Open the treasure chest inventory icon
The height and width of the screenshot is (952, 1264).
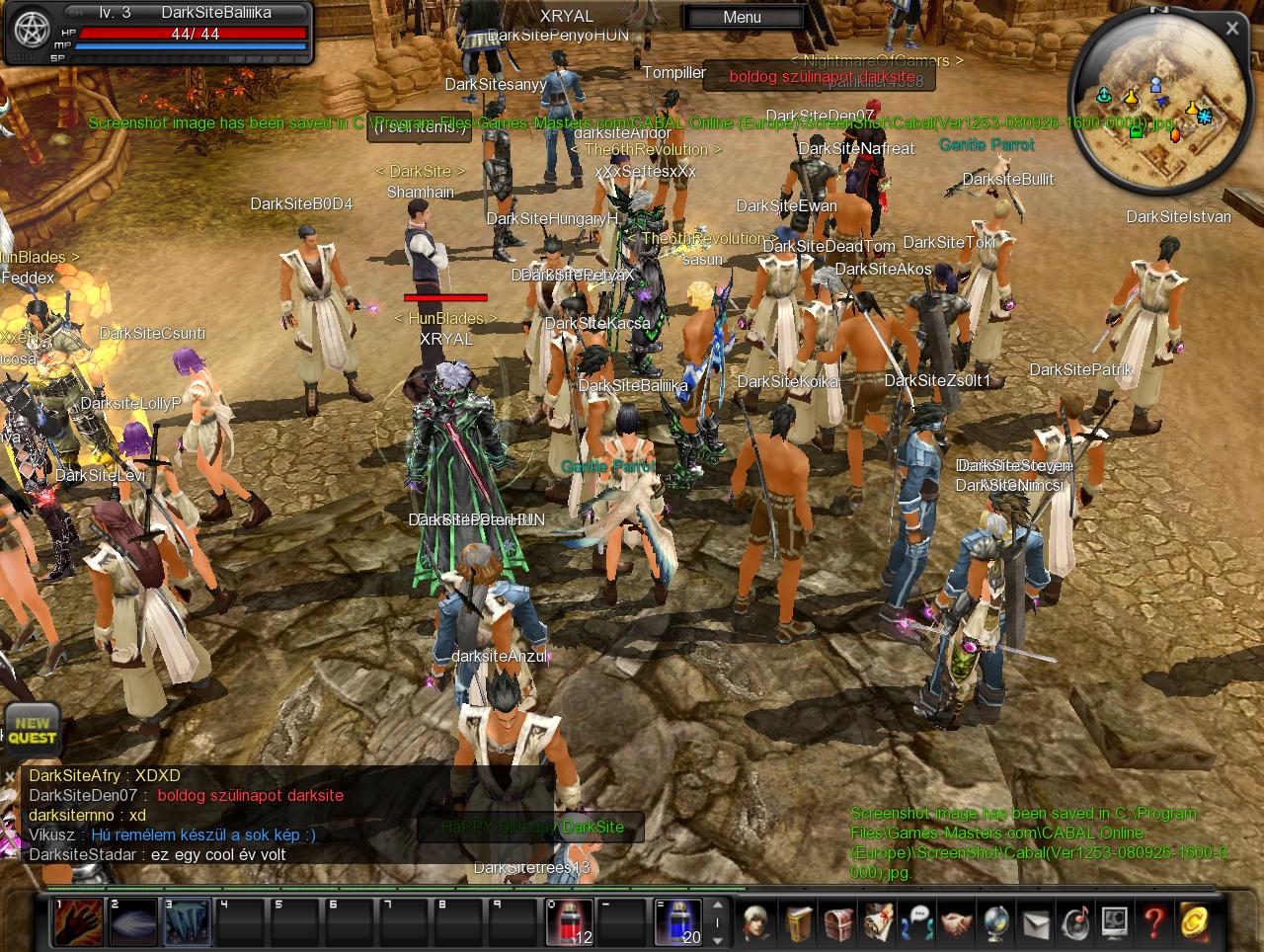click(838, 922)
